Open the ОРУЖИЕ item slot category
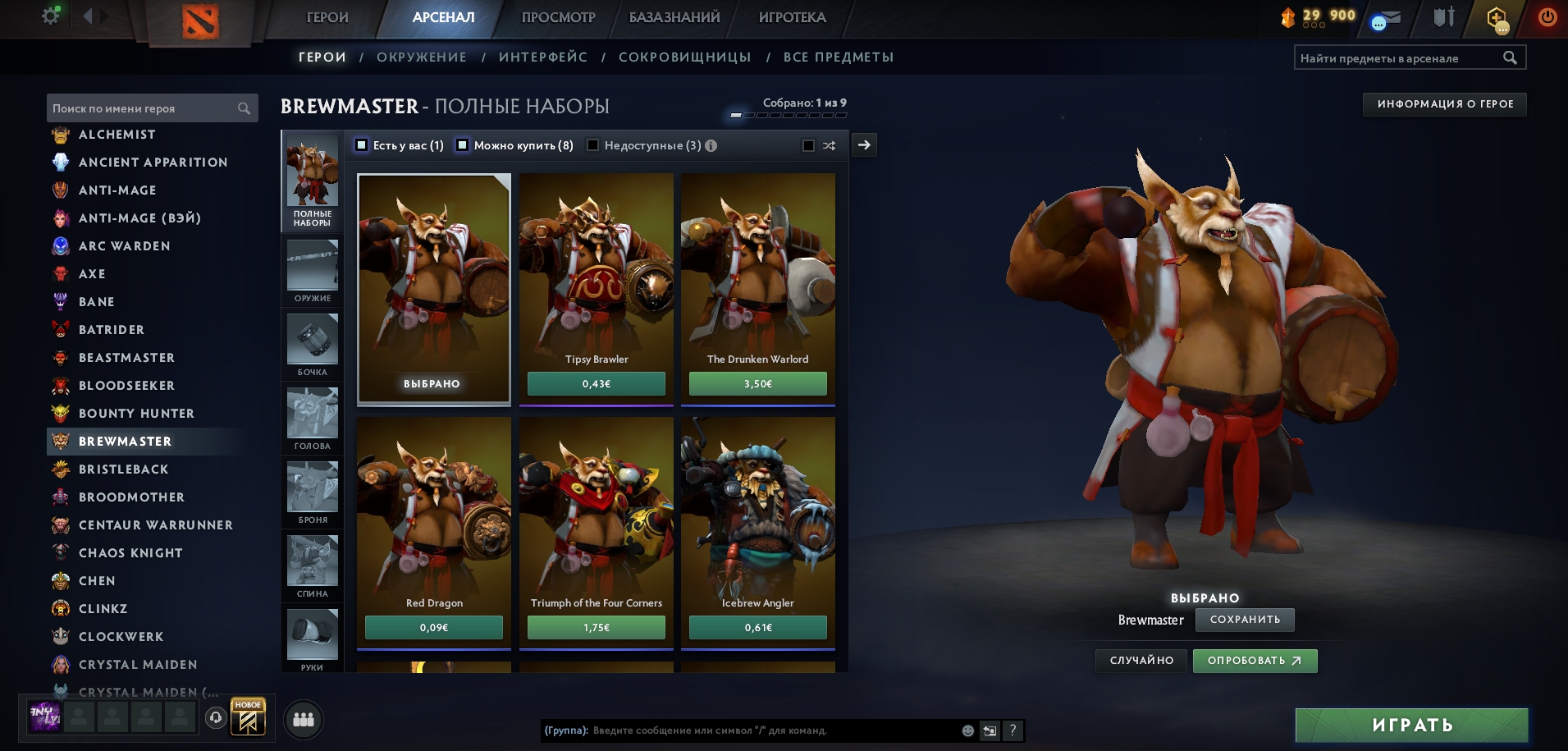1568x751 pixels. pos(313,272)
